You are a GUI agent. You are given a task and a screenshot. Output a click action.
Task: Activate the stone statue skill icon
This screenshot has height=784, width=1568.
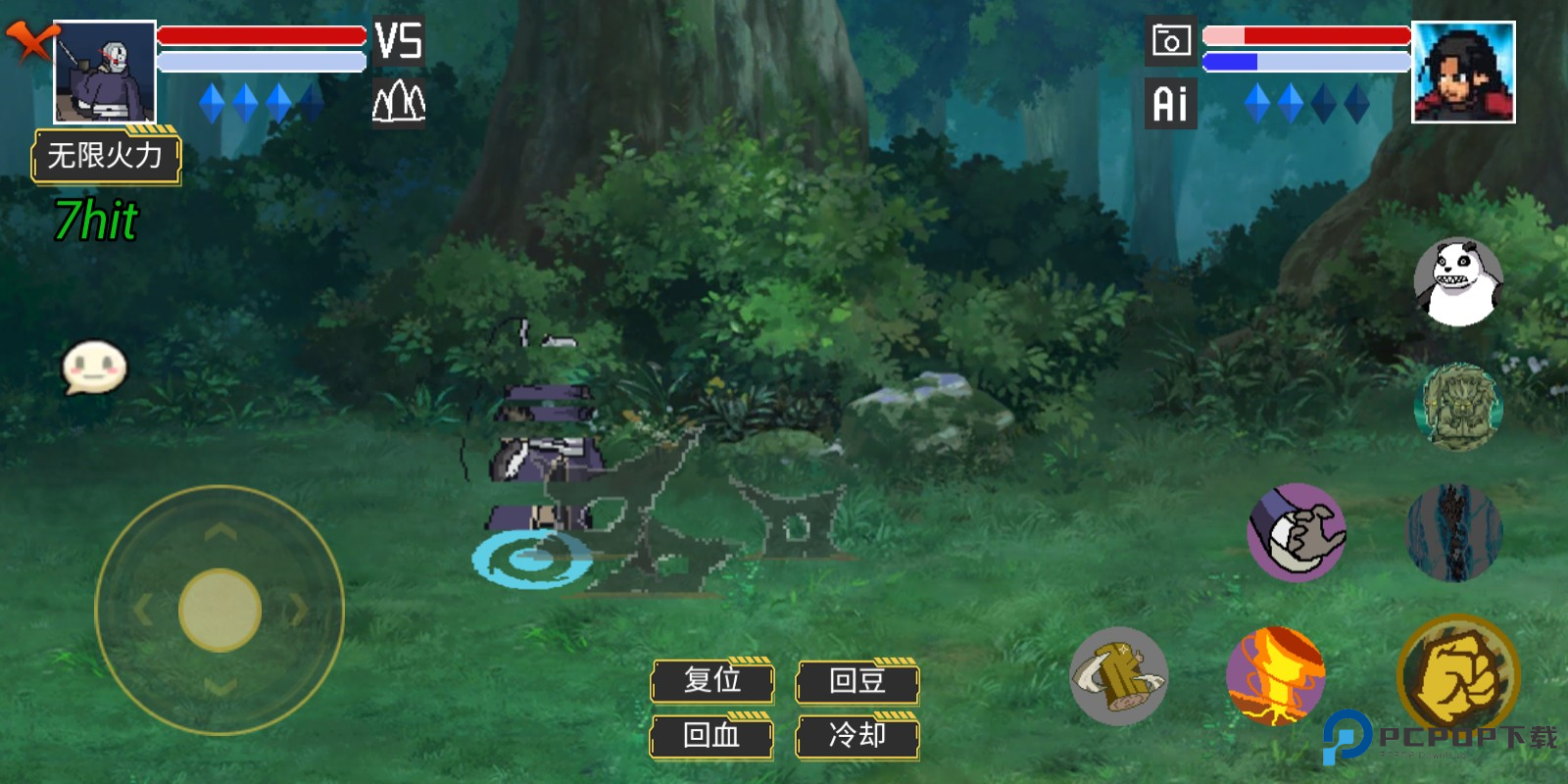point(1458,407)
